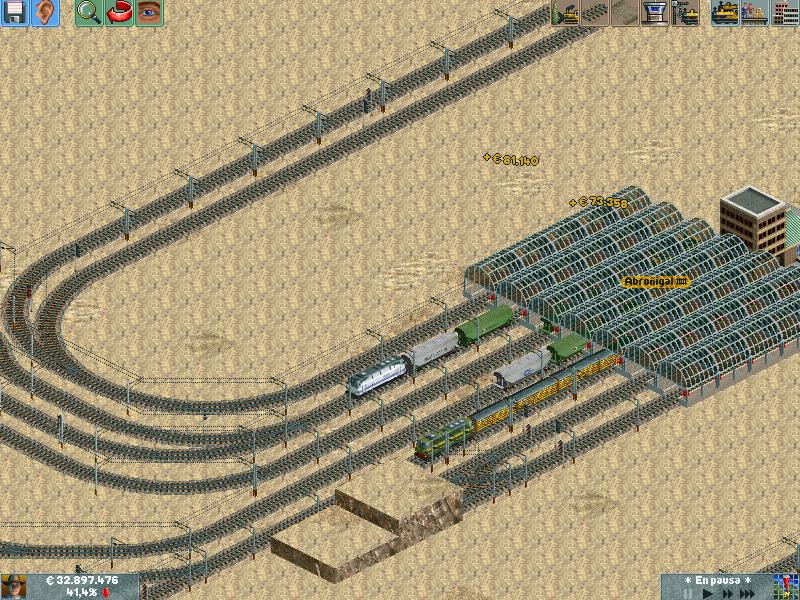The height and width of the screenshot is (600, 800).
Task: Open the floppy disk save/load menu
Action: 15,13
